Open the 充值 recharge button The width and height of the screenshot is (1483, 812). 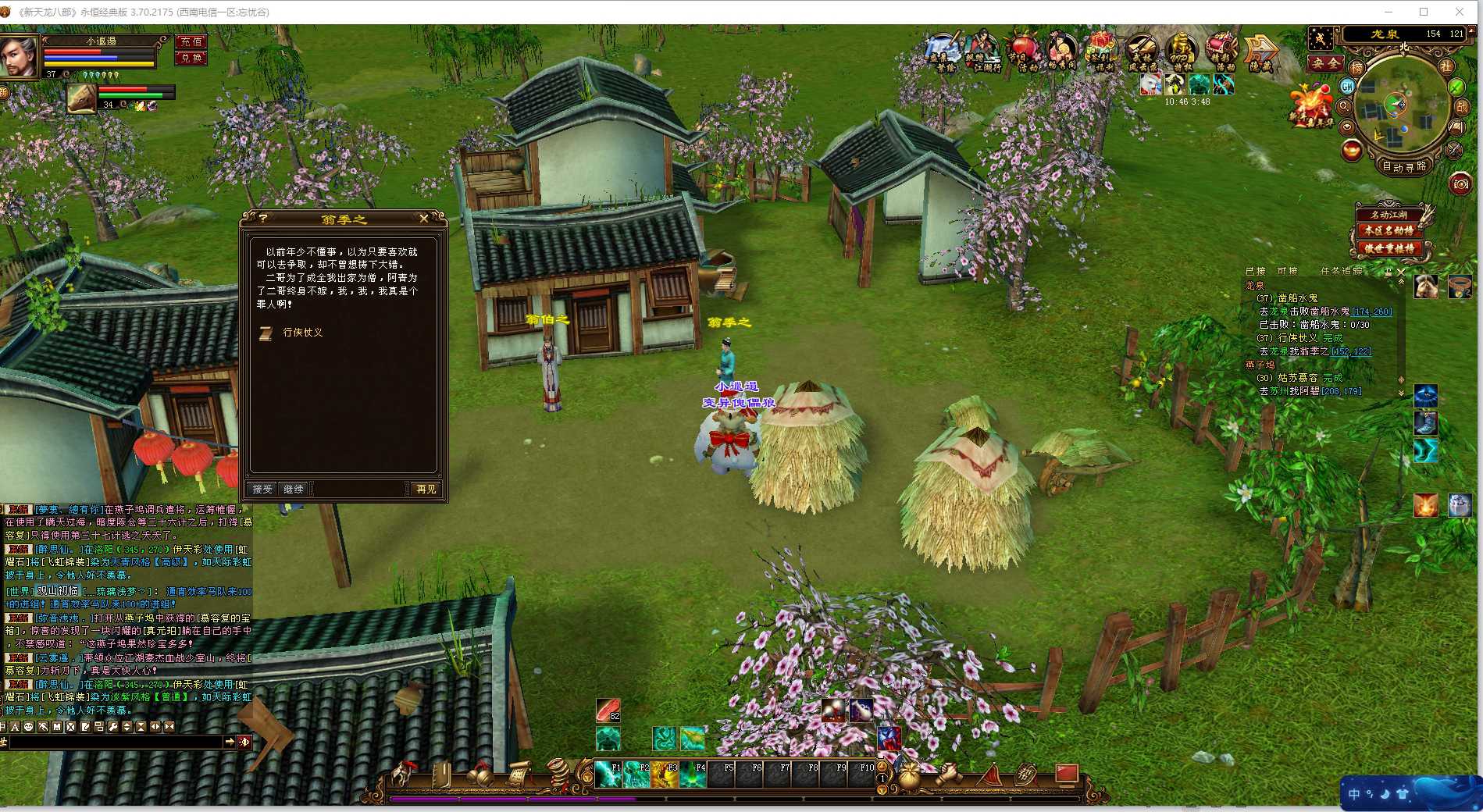tap(191, 42)
